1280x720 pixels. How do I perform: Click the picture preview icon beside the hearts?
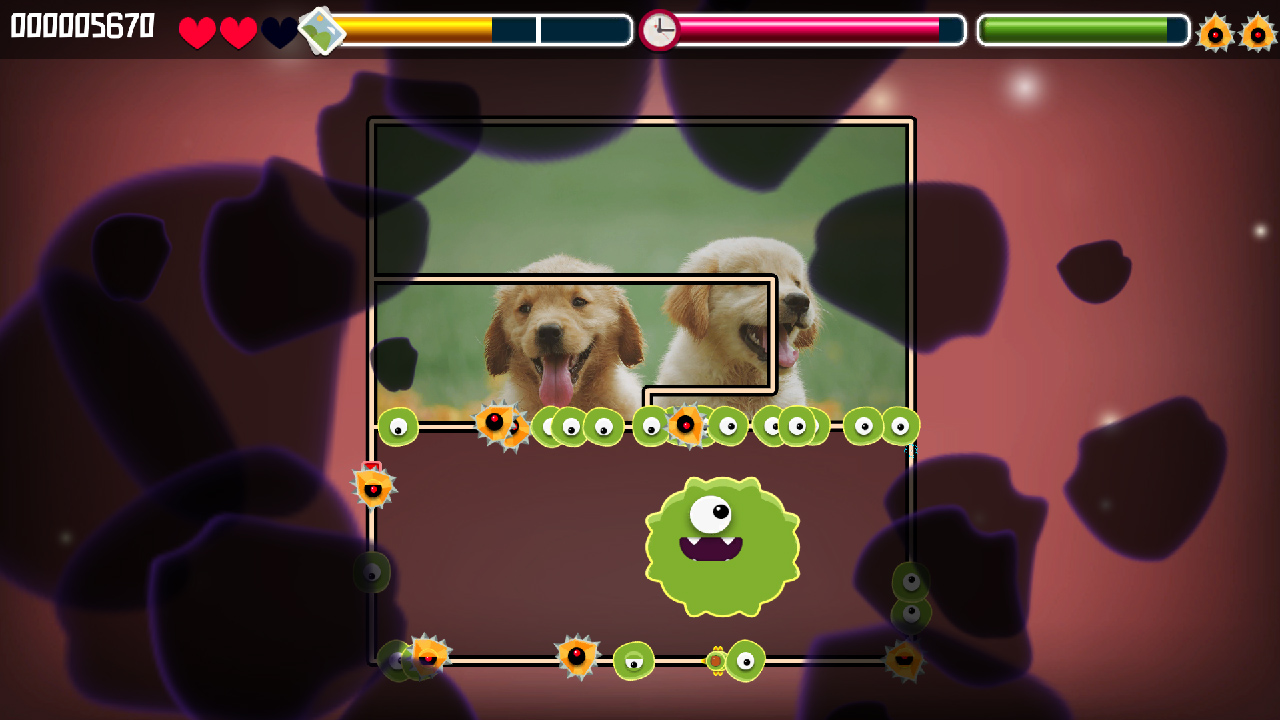coord(322,30)
